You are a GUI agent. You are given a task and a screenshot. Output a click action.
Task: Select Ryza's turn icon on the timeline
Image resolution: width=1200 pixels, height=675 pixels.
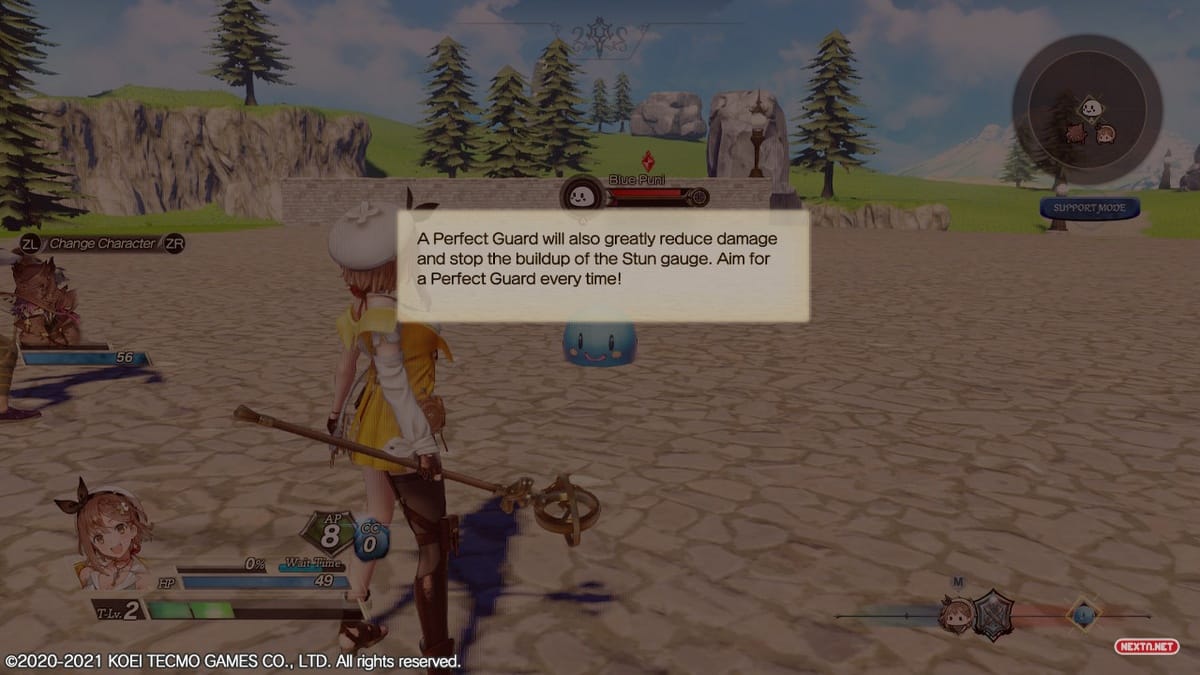coord(956,614)
